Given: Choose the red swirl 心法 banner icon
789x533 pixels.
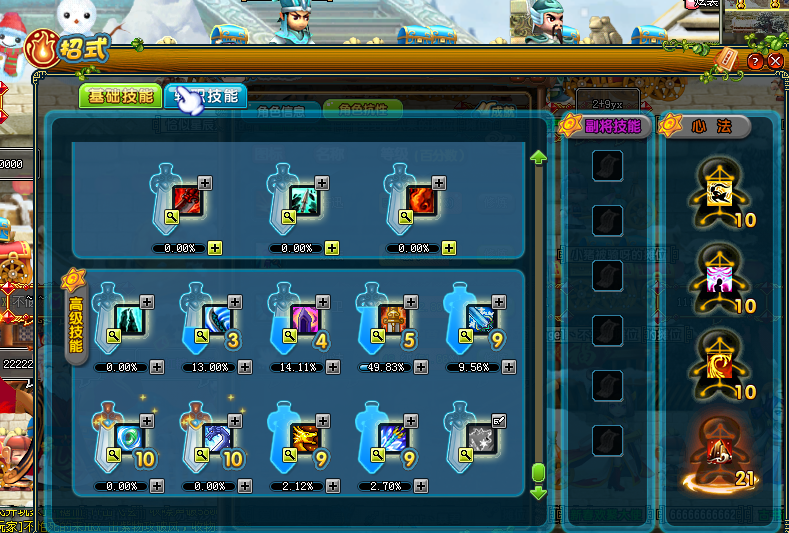Looking at the screenshot, I should (717, 367).
